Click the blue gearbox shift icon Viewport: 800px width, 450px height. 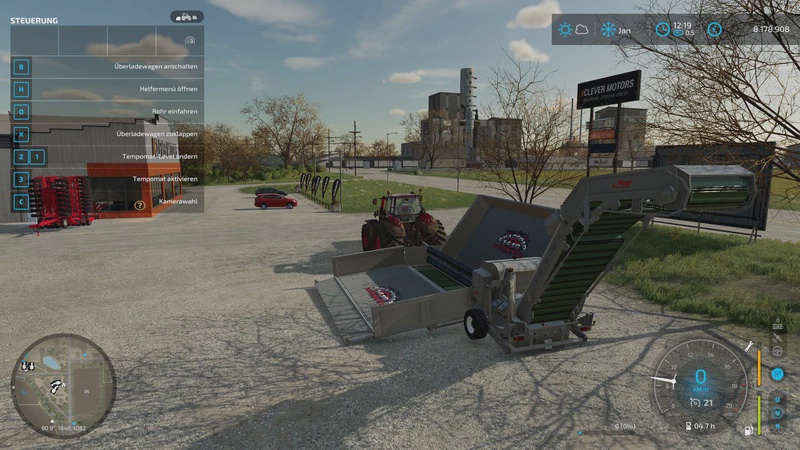coord(777,374)
